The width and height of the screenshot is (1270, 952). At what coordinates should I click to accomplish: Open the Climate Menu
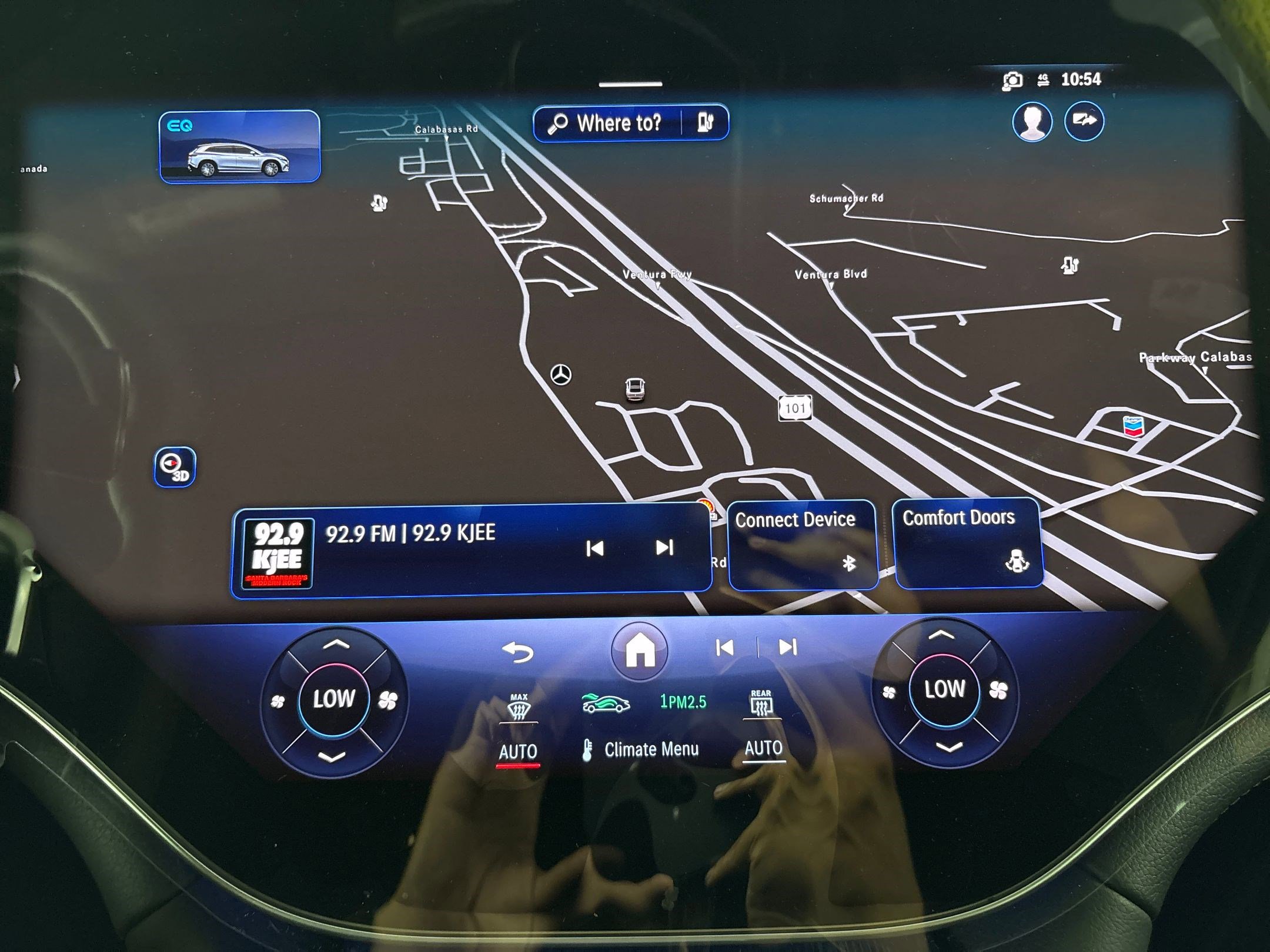coord(641,750)
